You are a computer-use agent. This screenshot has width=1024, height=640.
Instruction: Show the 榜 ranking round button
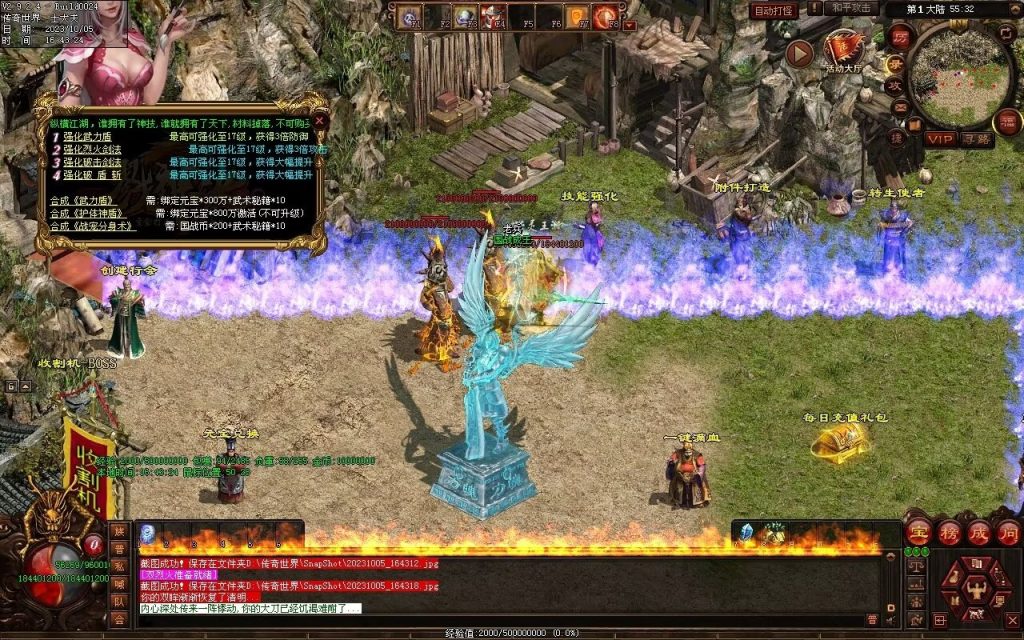(948, 532)
